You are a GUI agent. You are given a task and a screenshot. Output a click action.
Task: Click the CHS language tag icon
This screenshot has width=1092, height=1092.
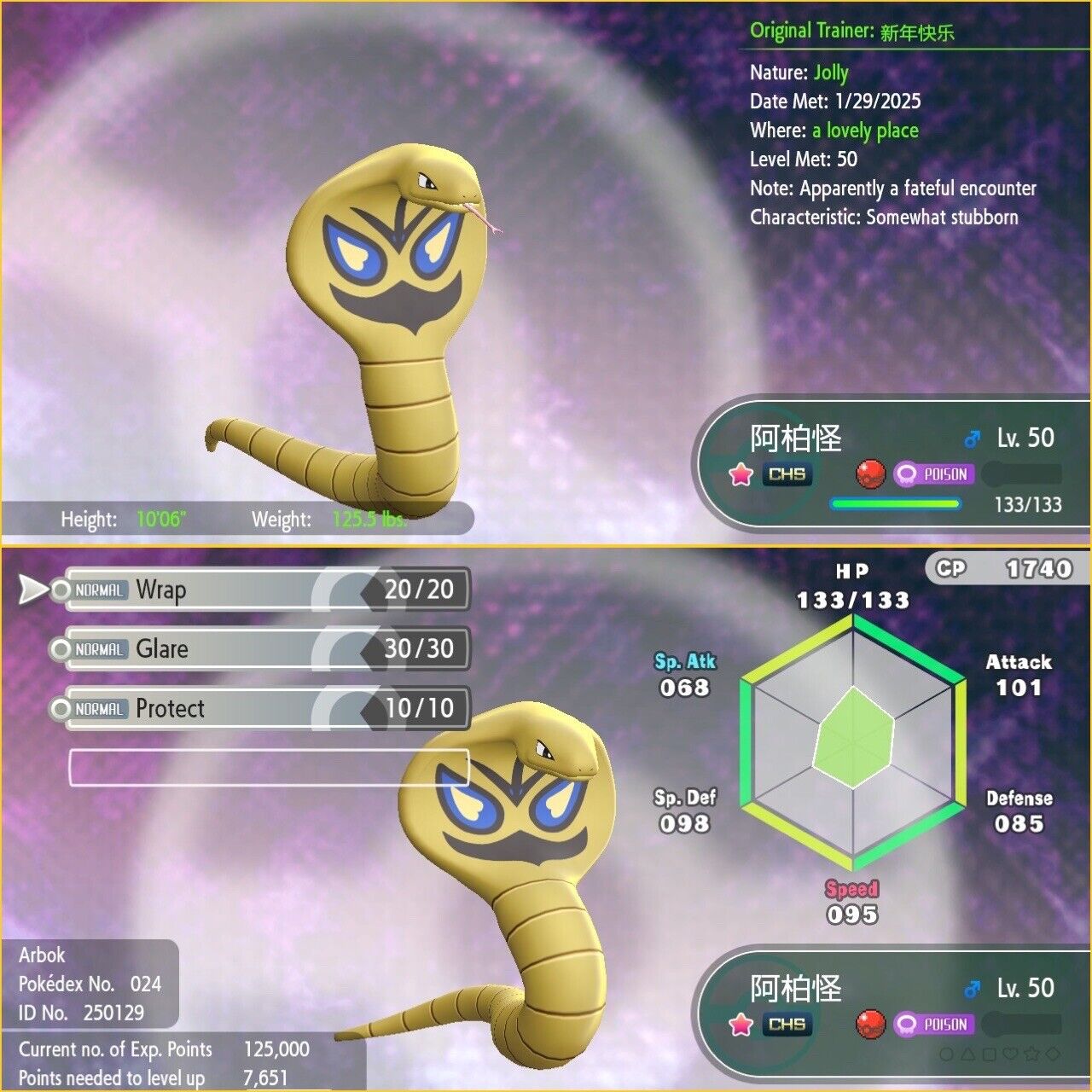tap(786, 473)
